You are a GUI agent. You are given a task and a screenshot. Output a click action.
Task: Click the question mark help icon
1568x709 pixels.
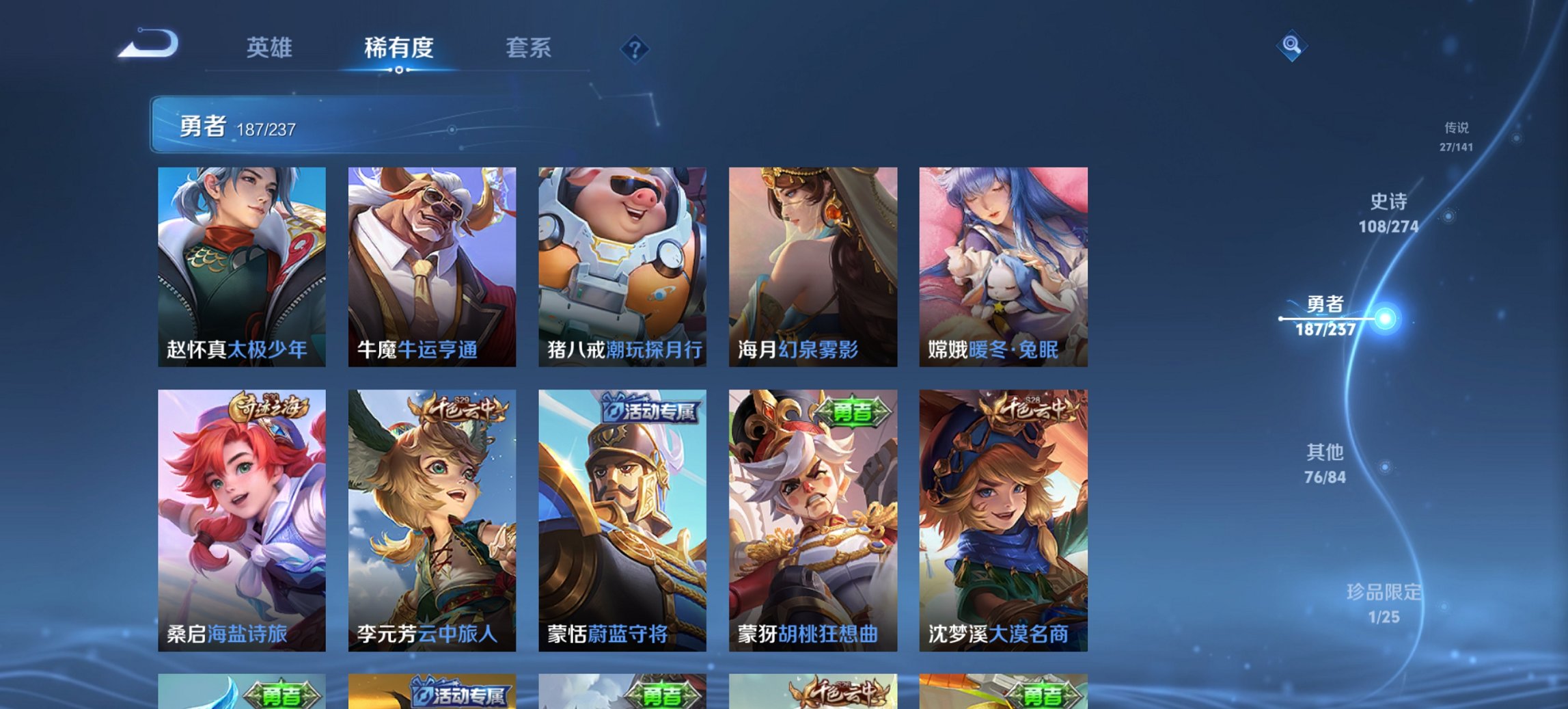635,49
